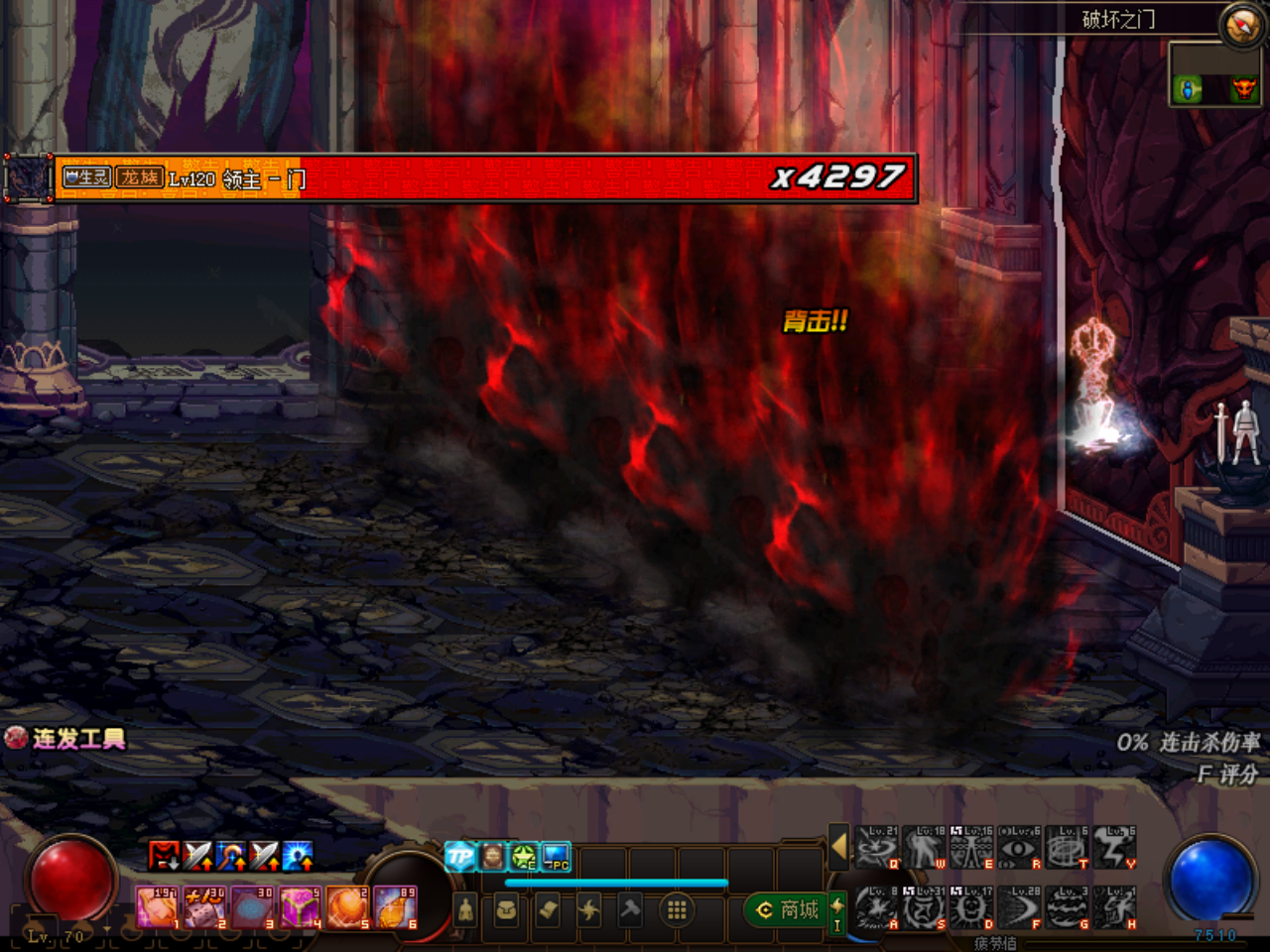Screen dimensions: 1270x952
Task: Activate the lightning skill bound to Y
Action: click(1115, 849)
